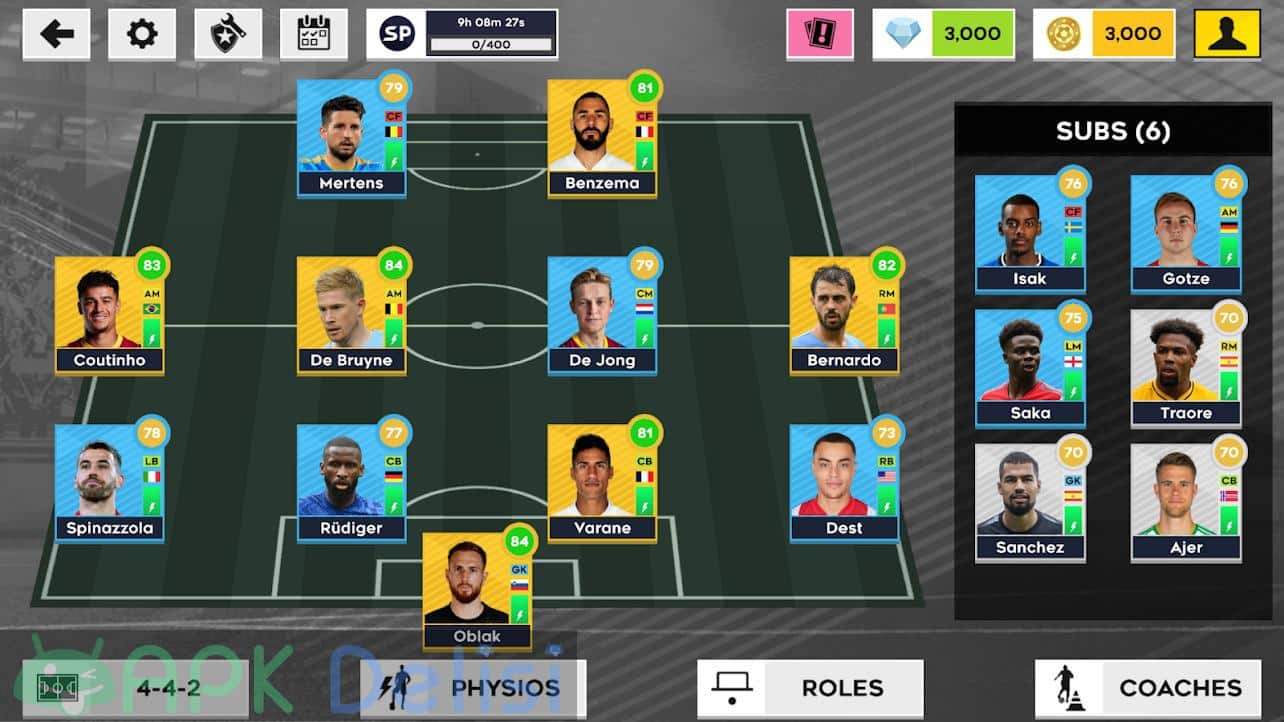
Task: Pick Coutinho's player card
Action: click(109, 315)
